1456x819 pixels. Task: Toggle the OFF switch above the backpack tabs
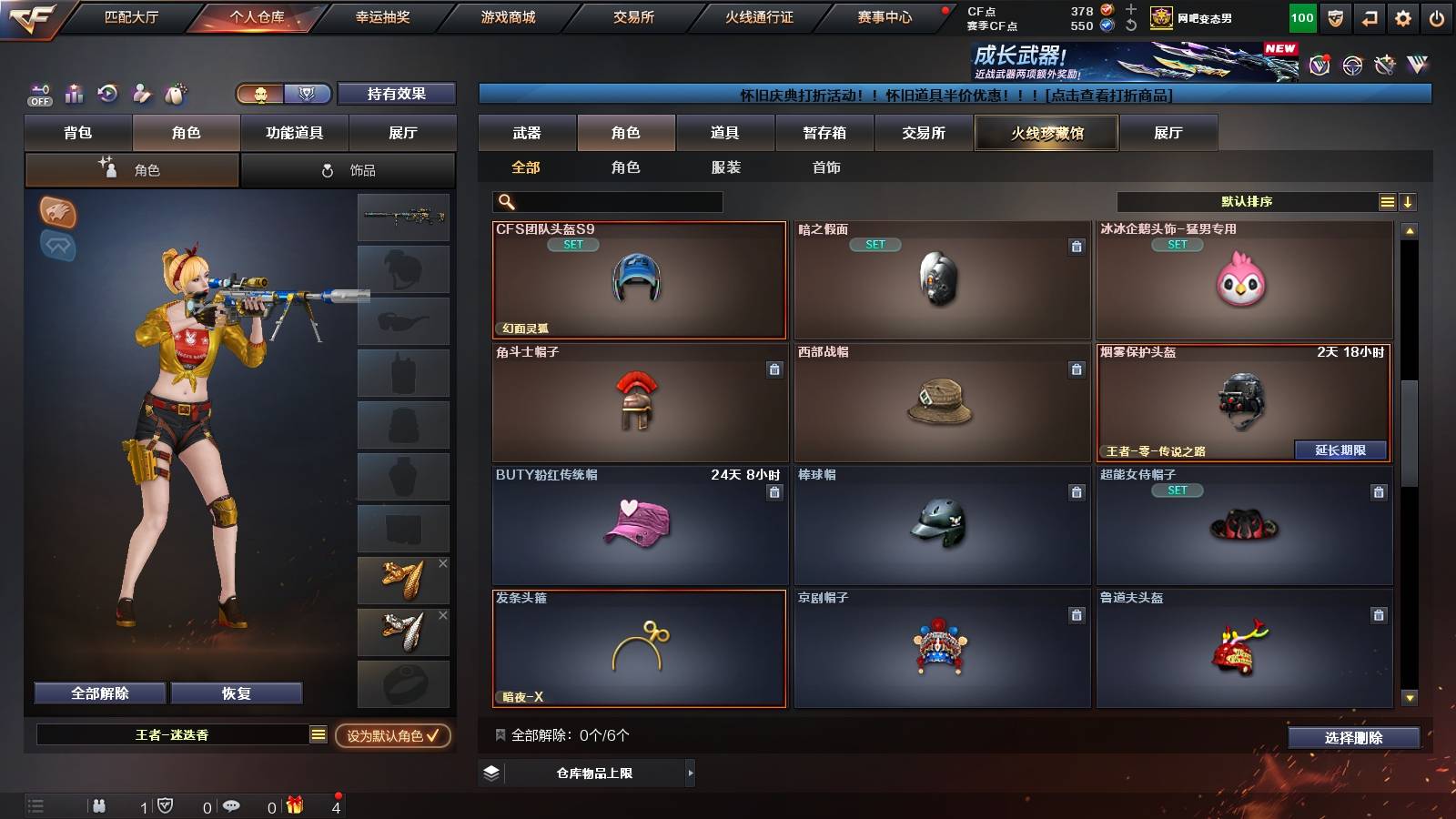click(x=38, y=97)
